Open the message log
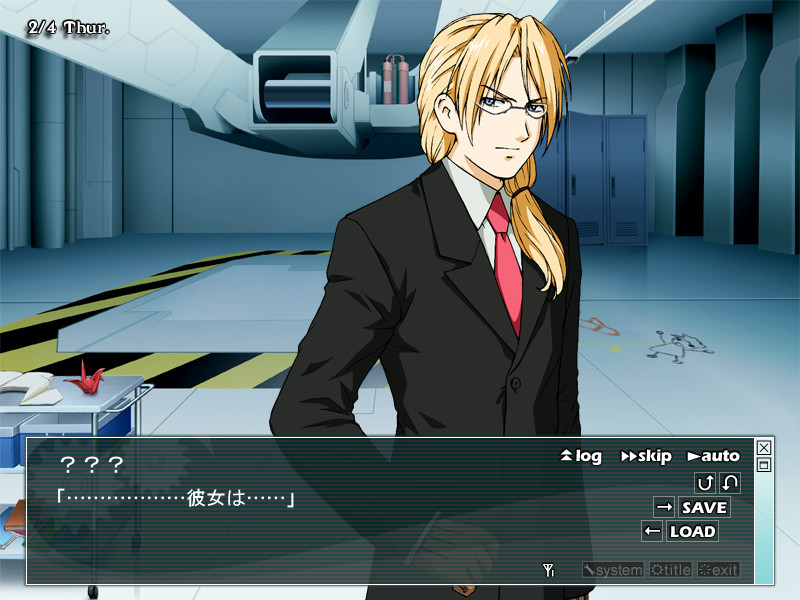The width and height of the screenshot is (800, 600). click(581, 456)
